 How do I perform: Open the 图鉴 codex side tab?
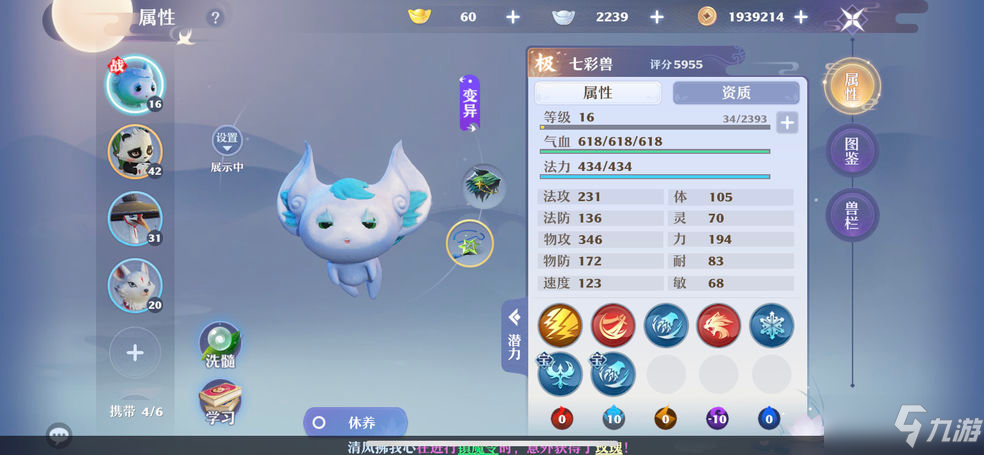pyautogui.click(x=852, y=150)
